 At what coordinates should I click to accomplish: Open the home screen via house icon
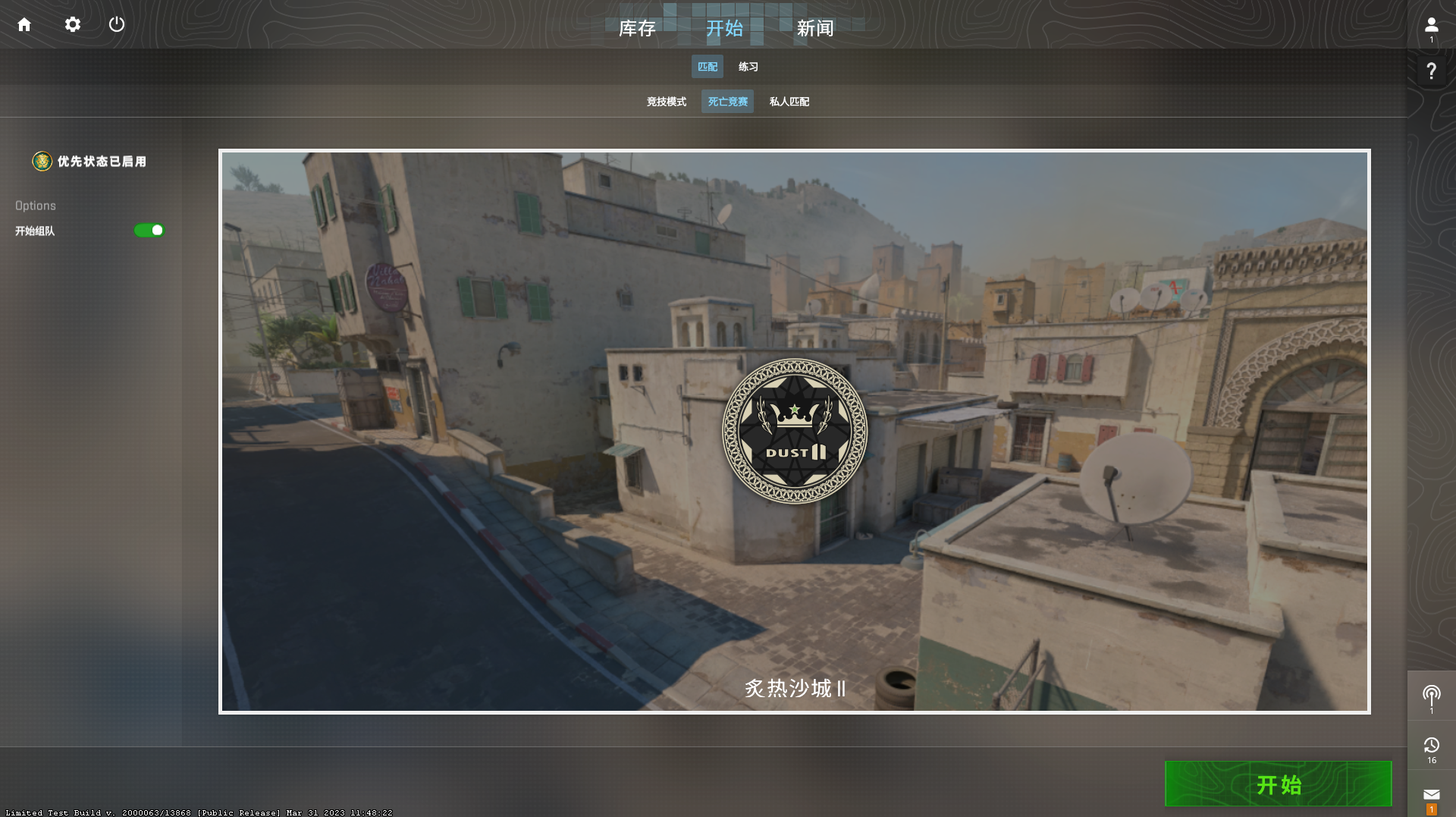click(25, 24)
